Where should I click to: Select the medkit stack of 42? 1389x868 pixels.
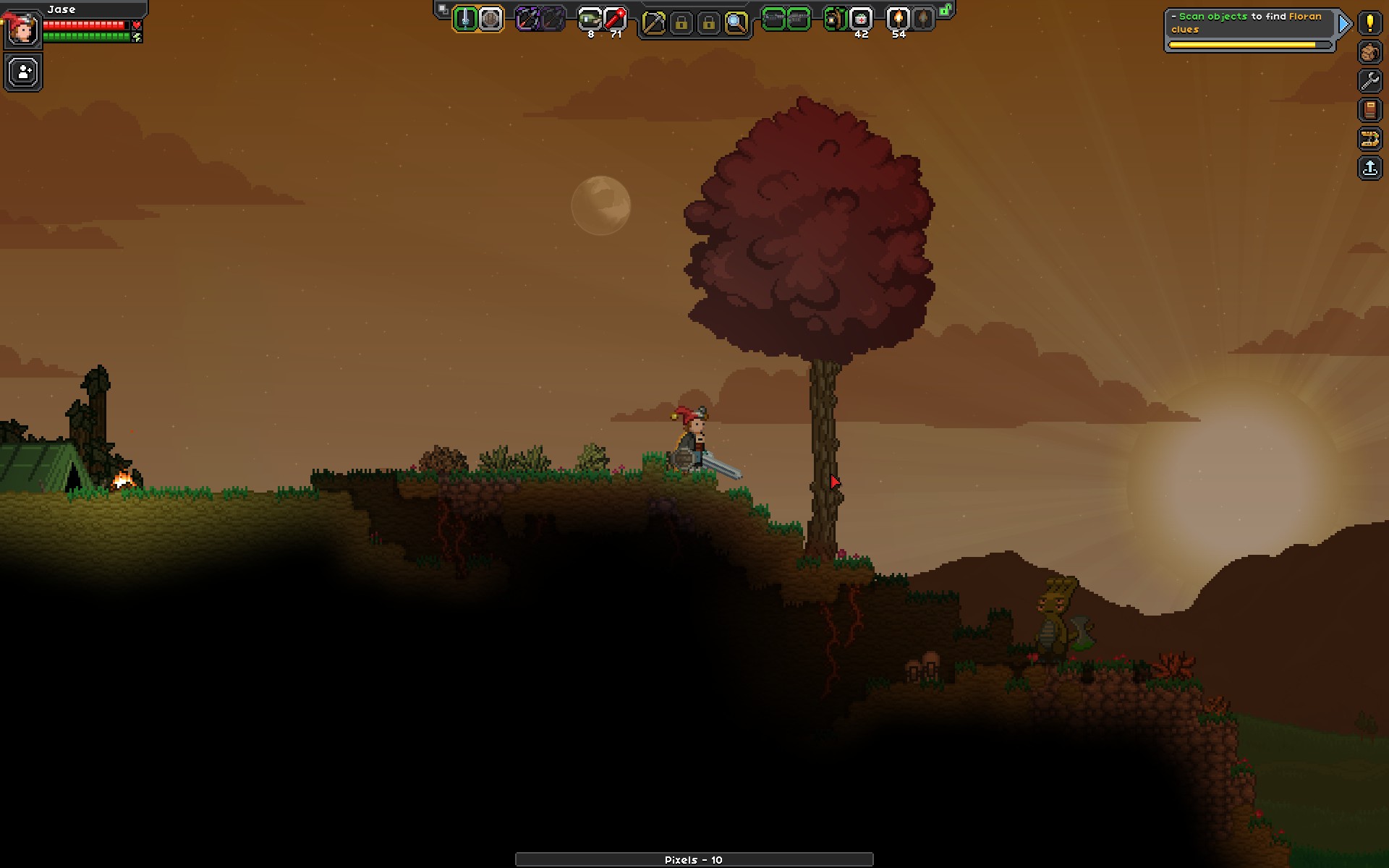[x=861, y=20]
